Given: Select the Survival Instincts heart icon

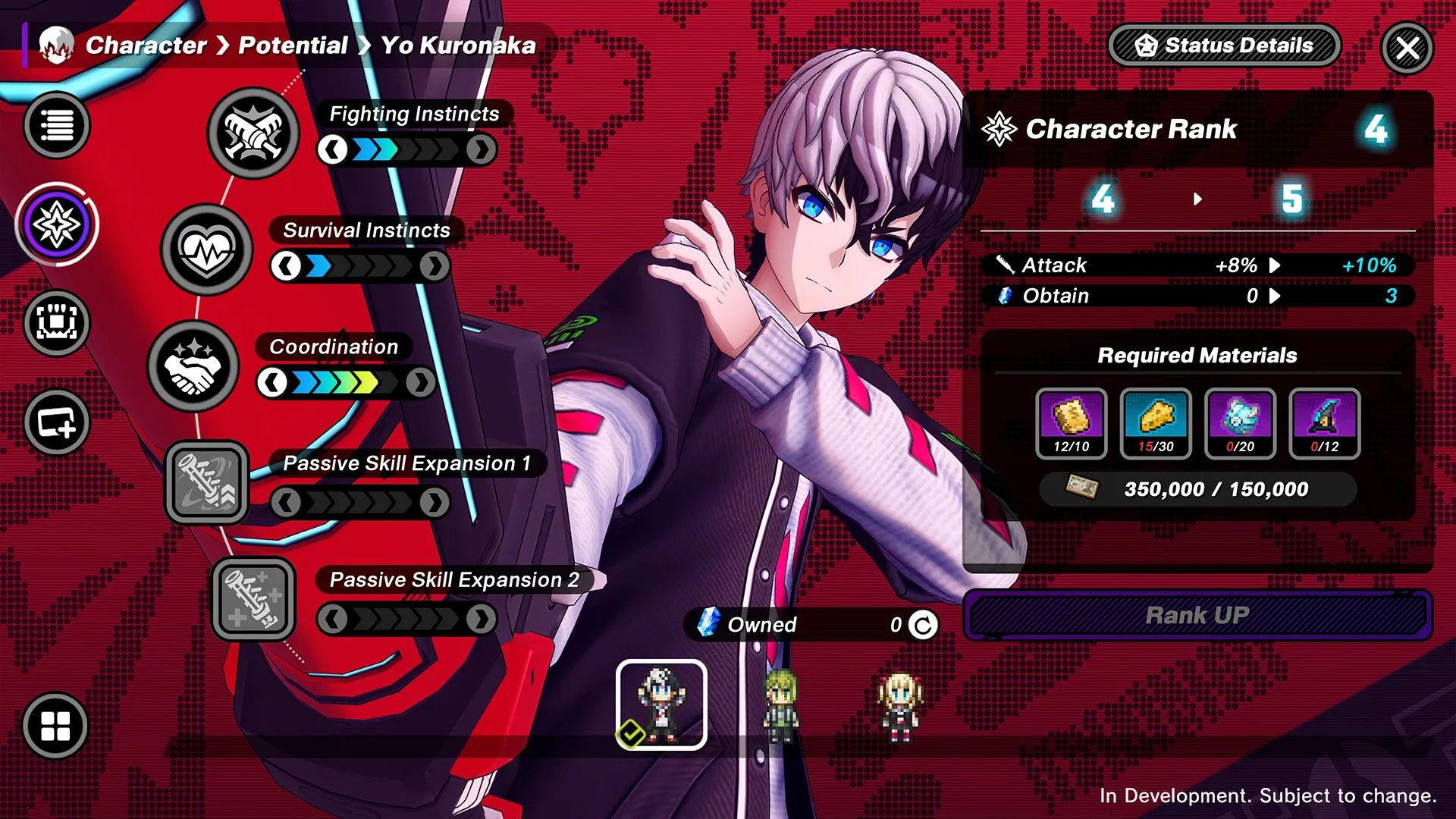Looking at the screenshot, I should point(206,249).
